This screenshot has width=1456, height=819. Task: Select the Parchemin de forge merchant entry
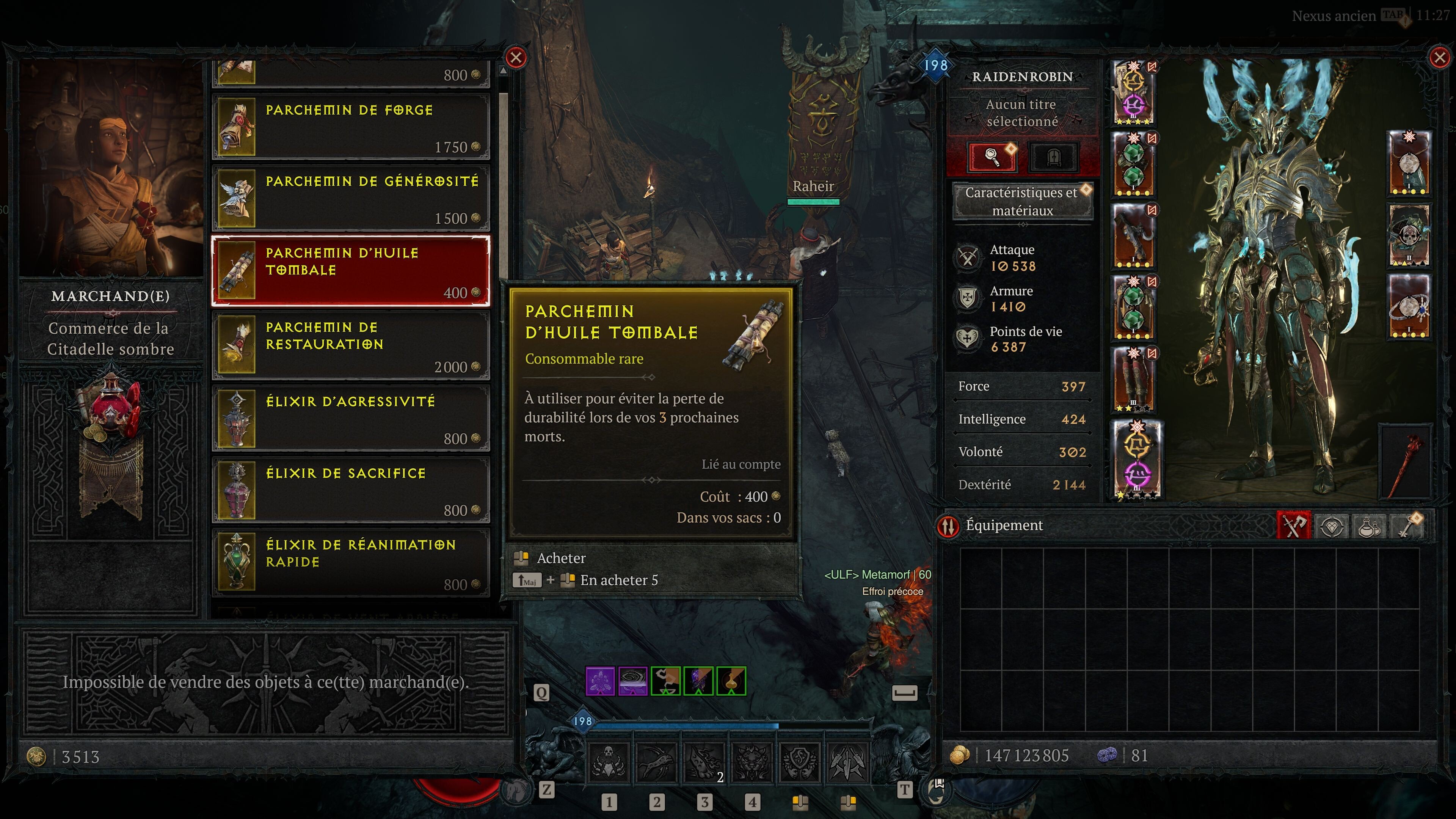tap(350, 126)
